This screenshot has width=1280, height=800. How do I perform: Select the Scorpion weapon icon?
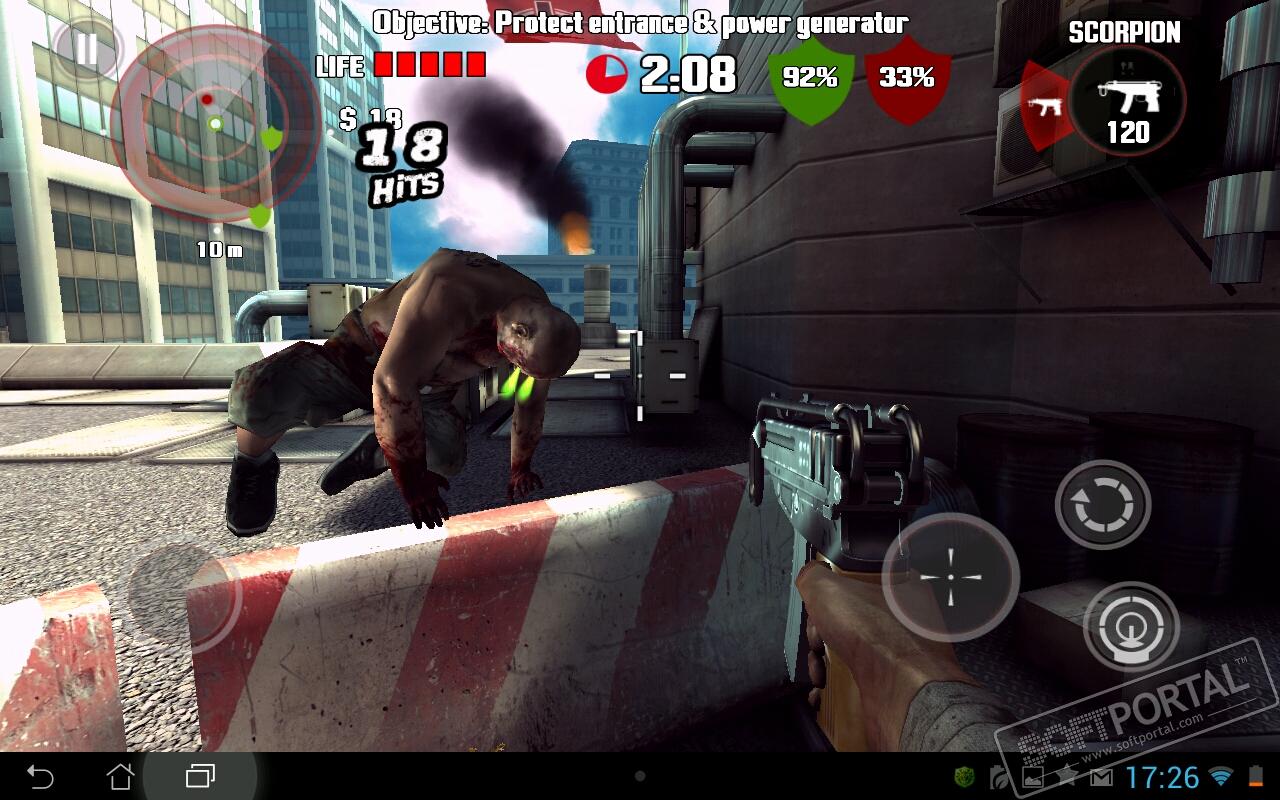click(1127, 101)
